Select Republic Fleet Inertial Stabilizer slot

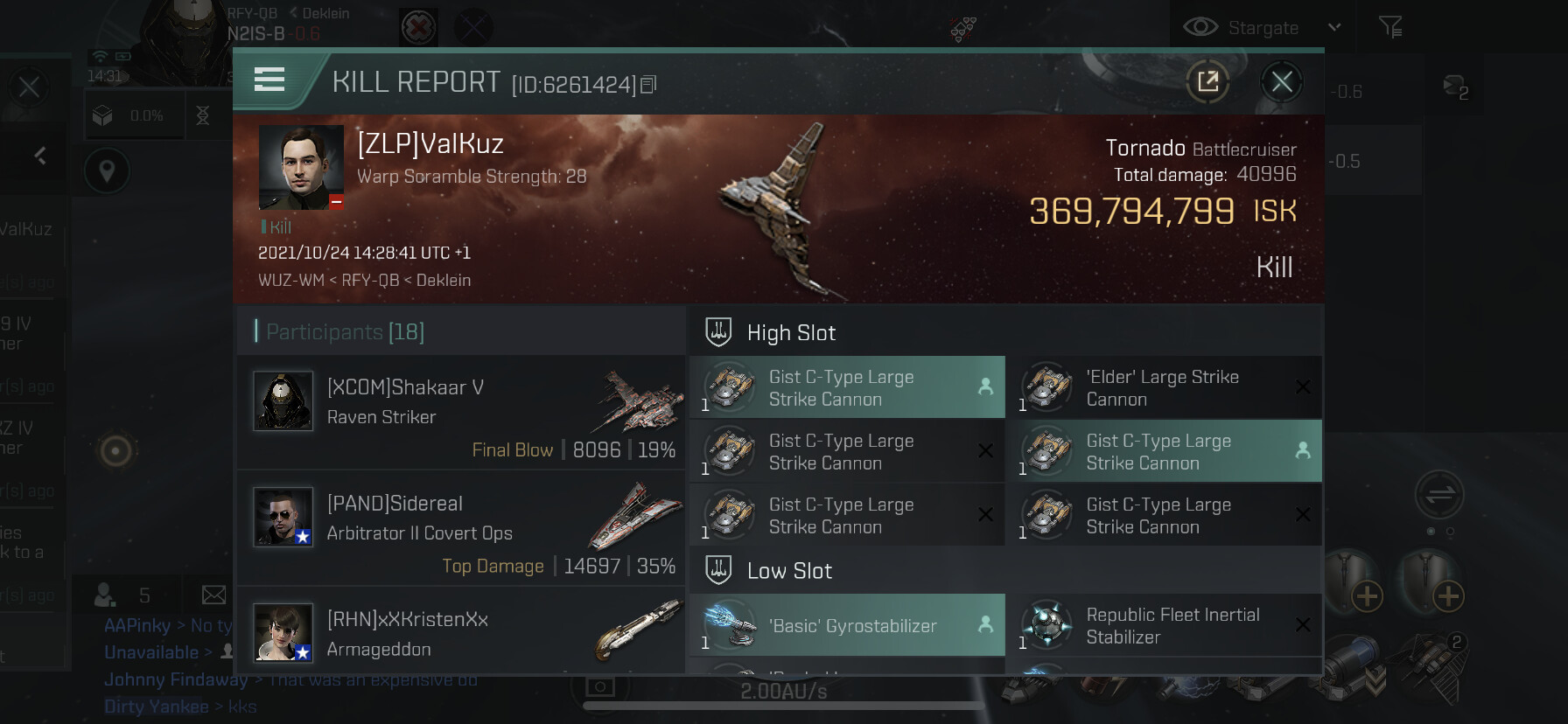(x=1165, y=626)
